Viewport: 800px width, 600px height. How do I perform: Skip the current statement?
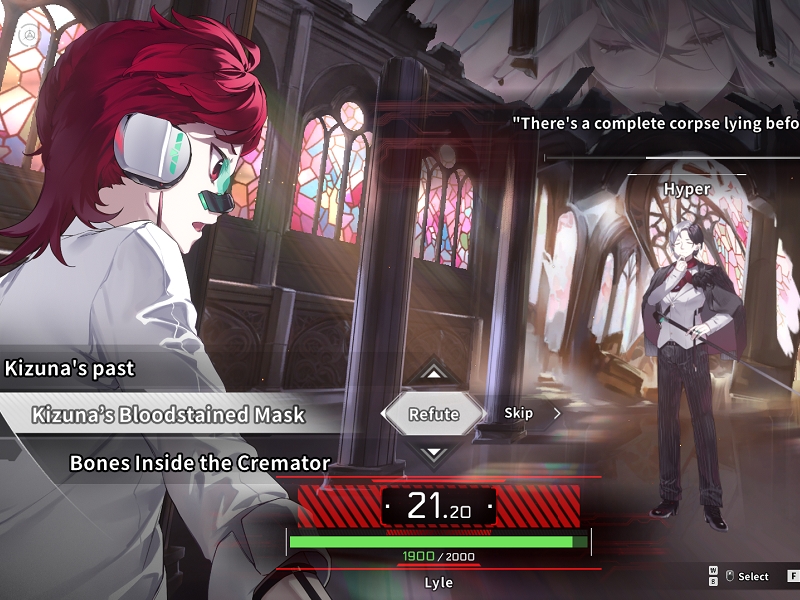click(519, 413)
